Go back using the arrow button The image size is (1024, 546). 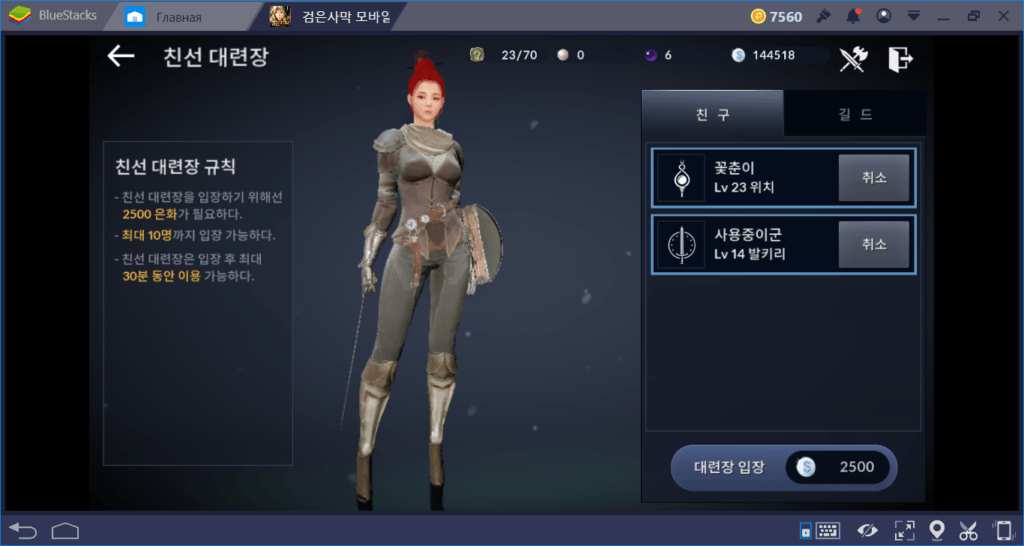pos(121,57)
